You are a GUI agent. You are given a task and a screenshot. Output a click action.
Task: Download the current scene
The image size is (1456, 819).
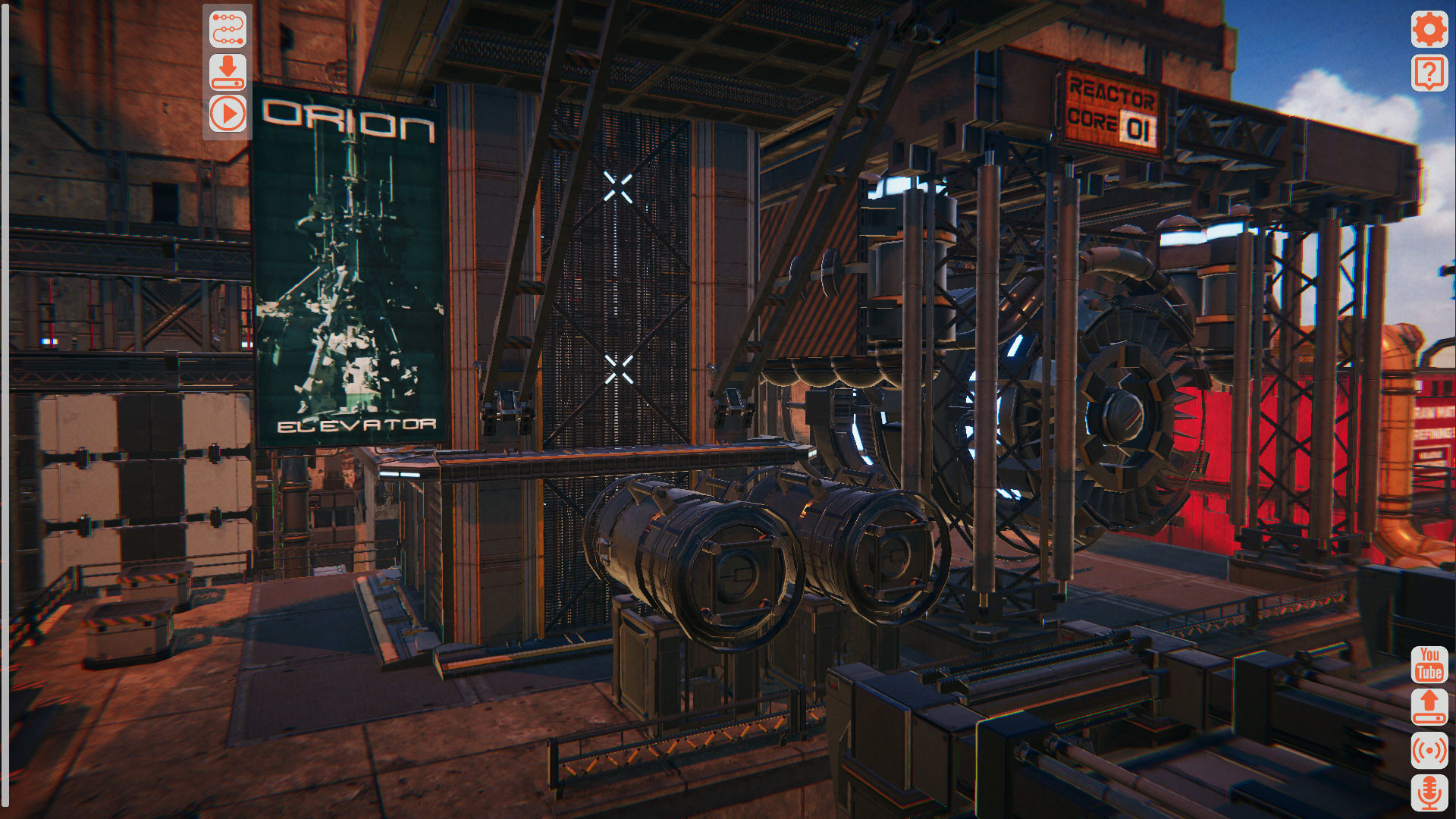[227, 72]
